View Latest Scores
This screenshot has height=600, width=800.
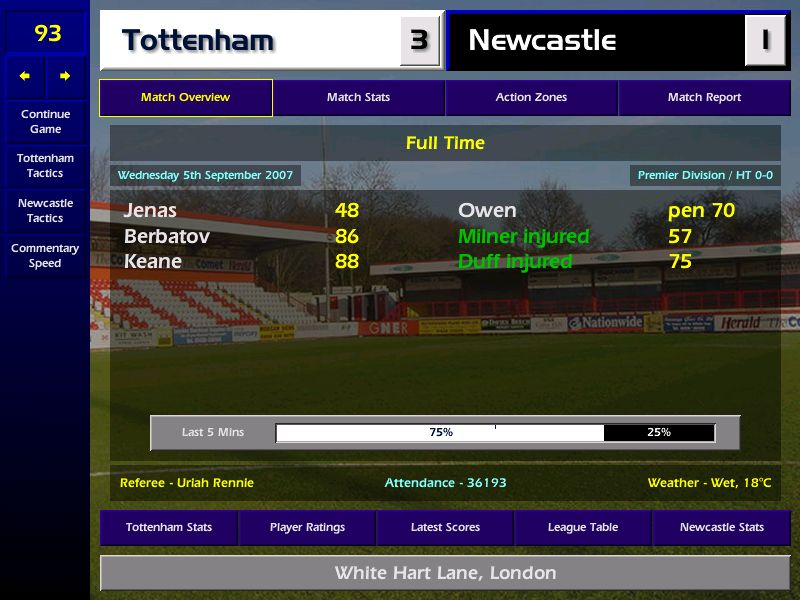click(x=445, y=528)
